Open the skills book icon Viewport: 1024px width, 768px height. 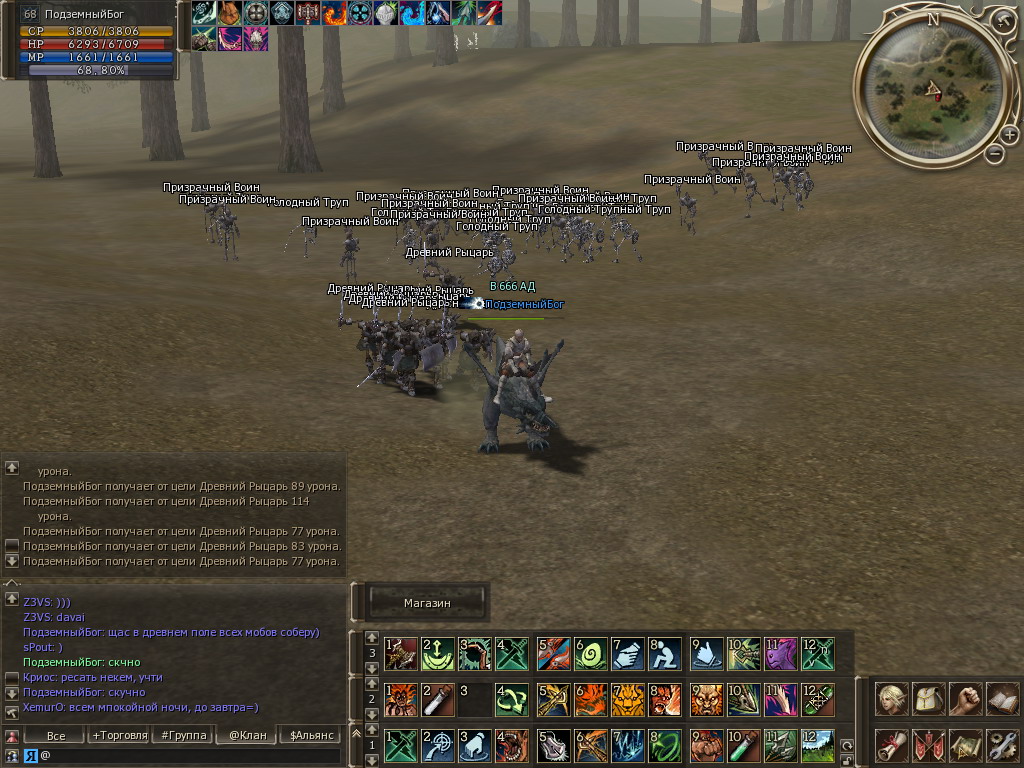point(1002,699)
